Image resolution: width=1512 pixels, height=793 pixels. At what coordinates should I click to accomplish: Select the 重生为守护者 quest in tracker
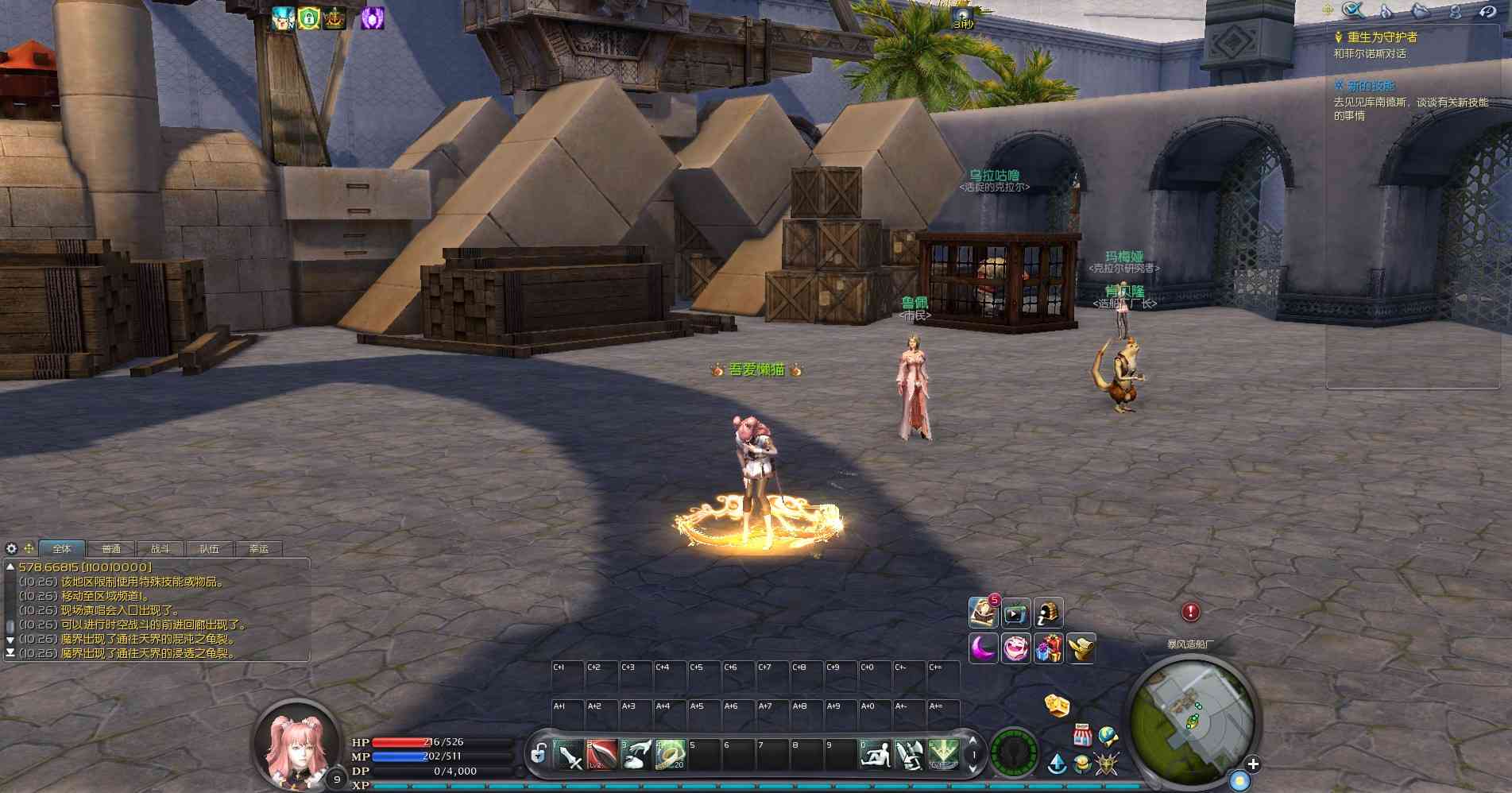click(x=1382, y=37)
